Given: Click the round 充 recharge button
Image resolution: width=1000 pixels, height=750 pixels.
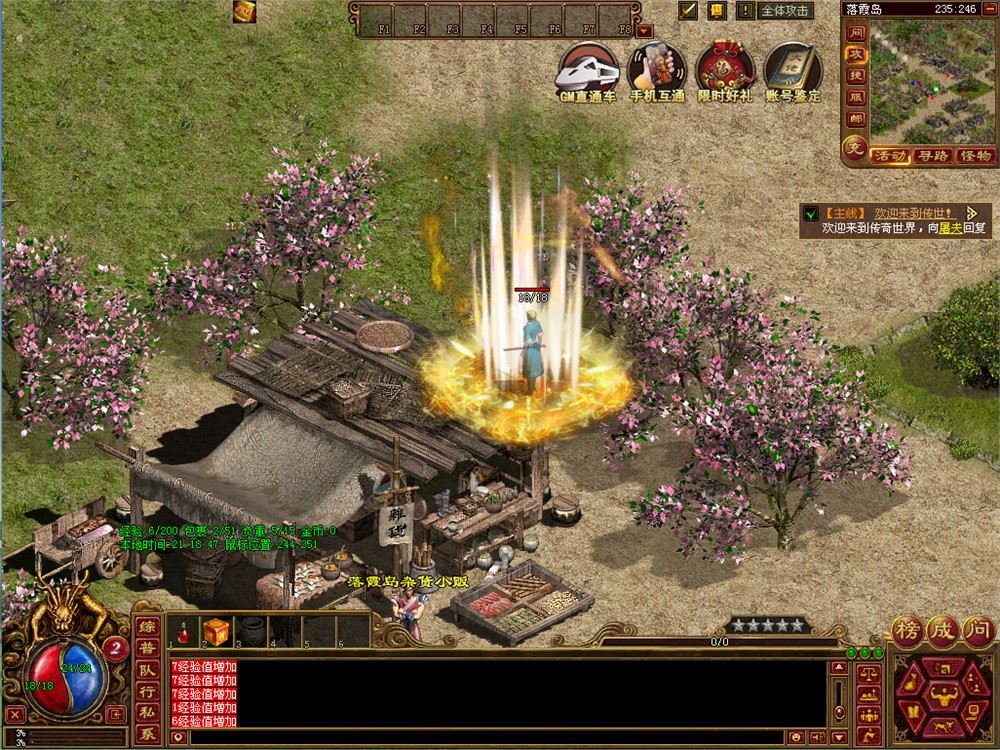Looking at the screenshot, I should [854, 149].
